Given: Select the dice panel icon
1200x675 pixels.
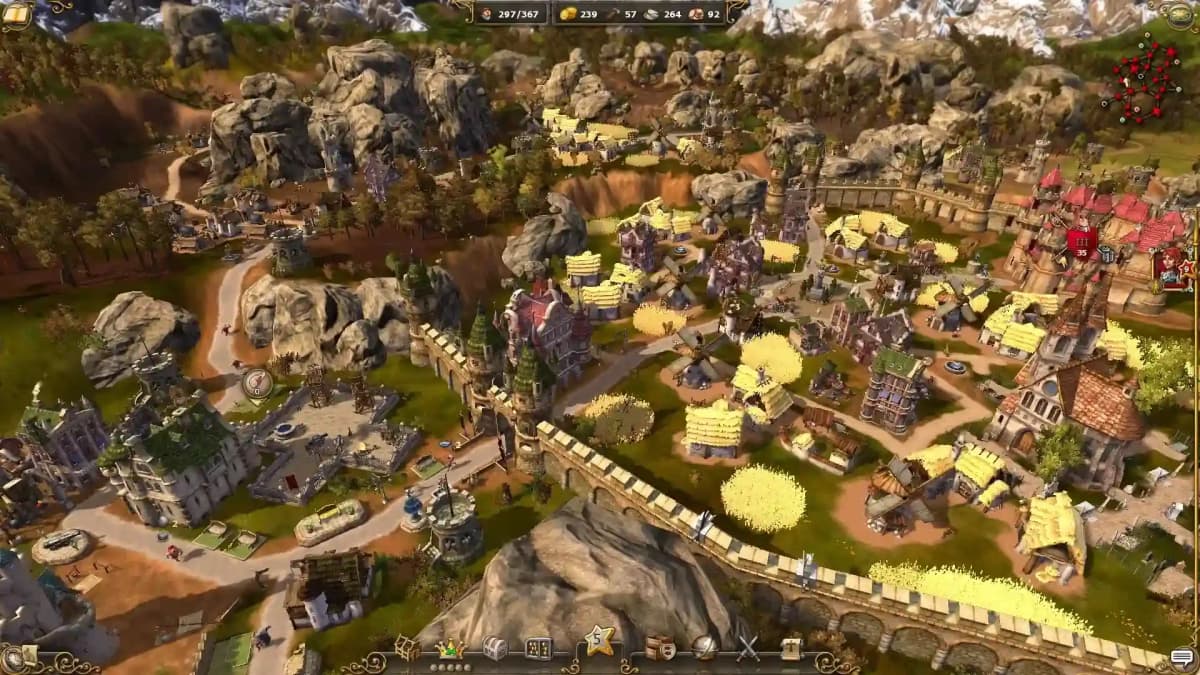Looking at the screenshot, I should click(538, 648).
